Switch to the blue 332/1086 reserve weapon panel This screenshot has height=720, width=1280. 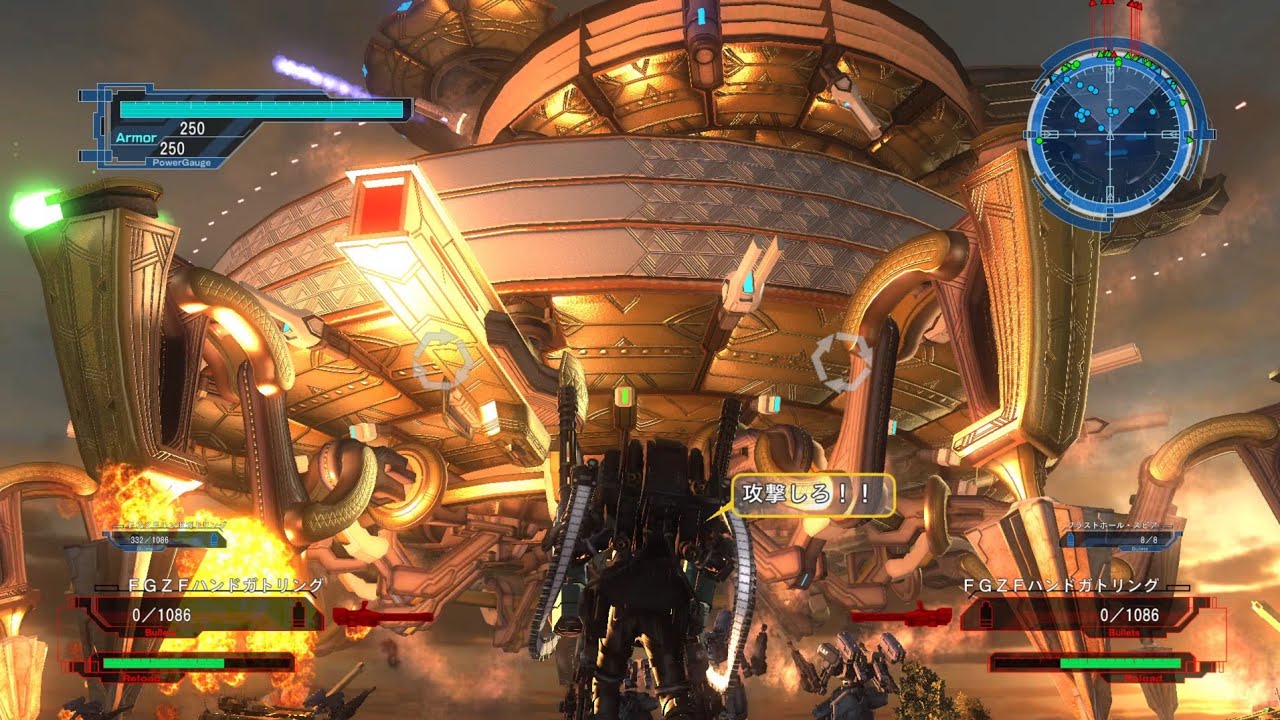tap(165, 538)
